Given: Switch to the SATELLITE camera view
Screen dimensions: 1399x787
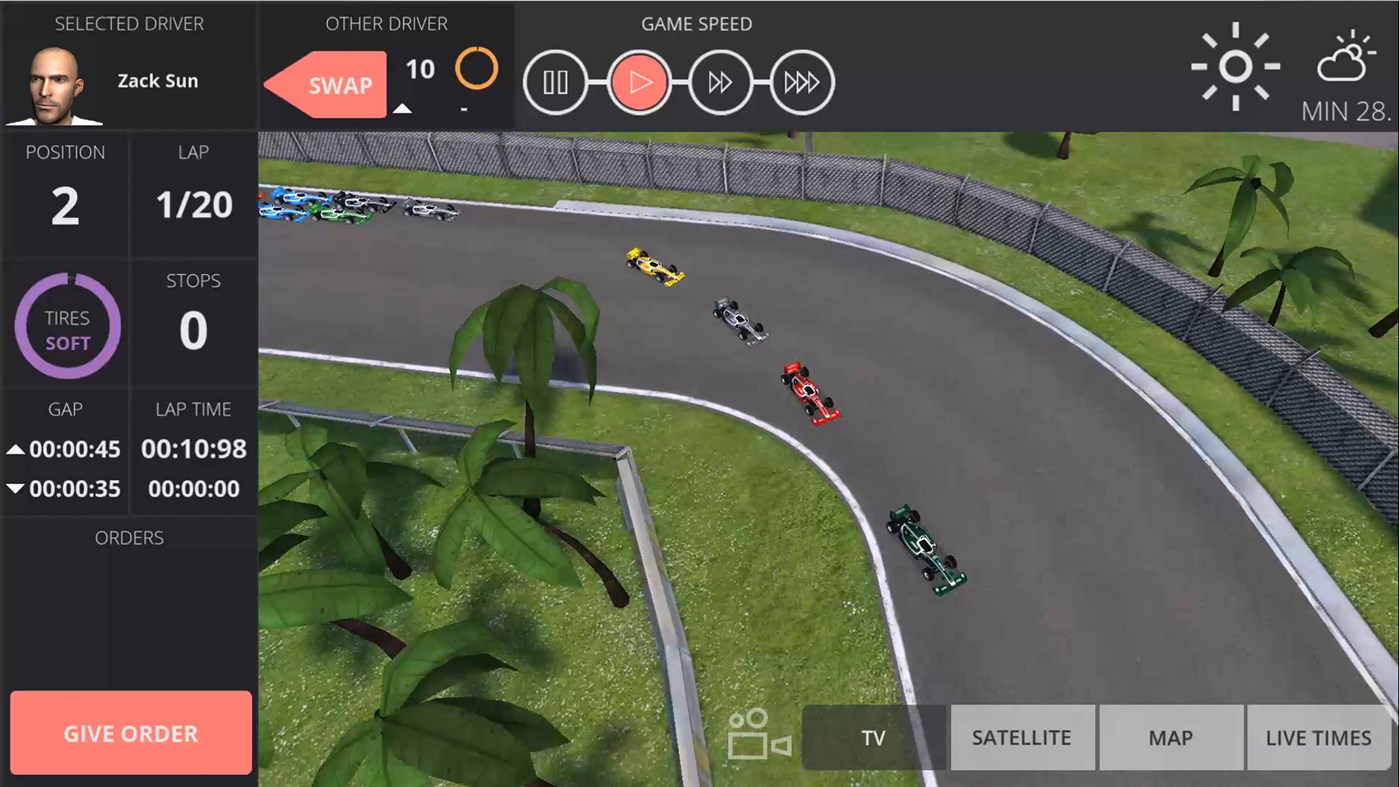Looking at the screenshot, I should point(1022,737).
